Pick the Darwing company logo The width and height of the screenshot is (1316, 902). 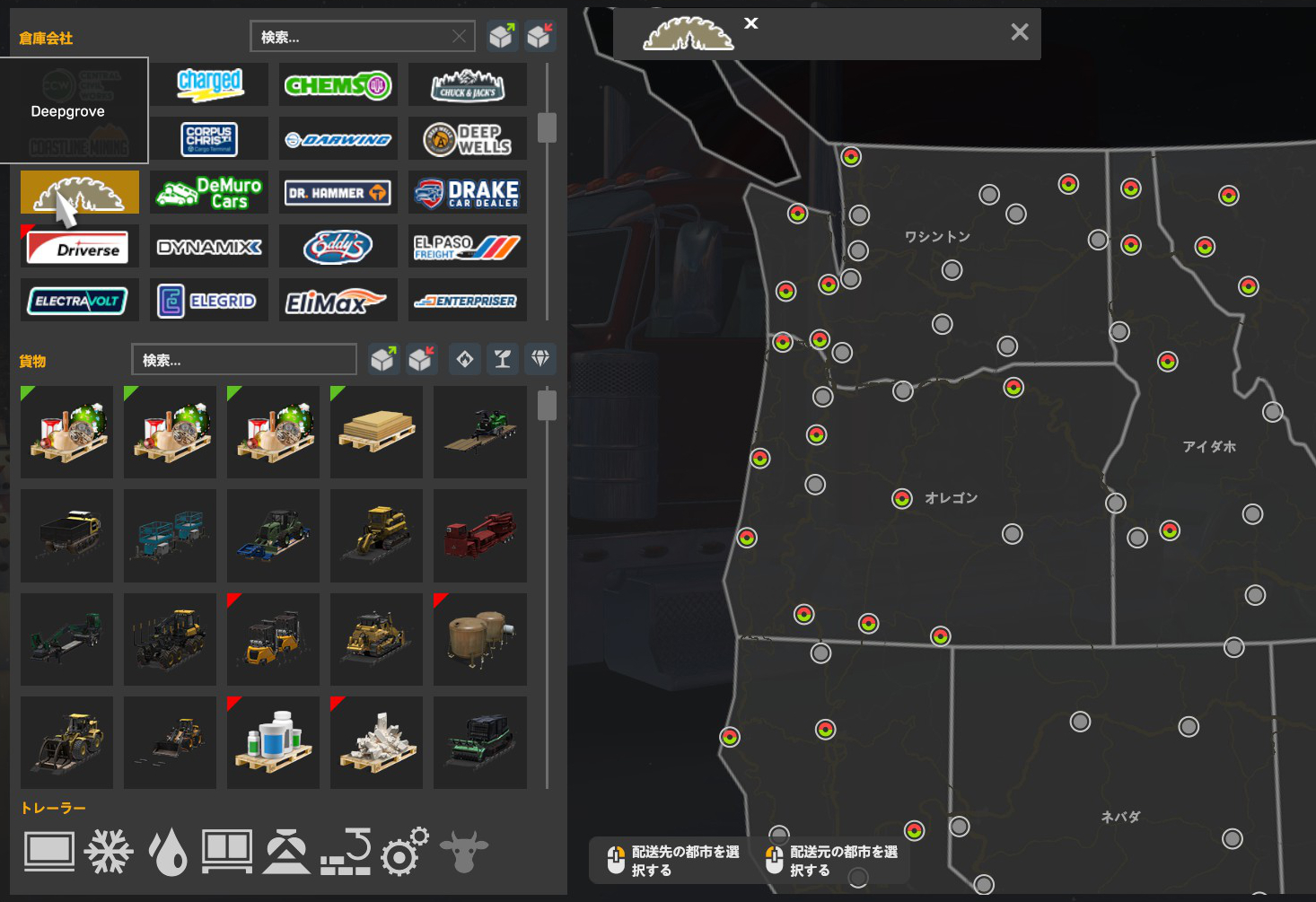(x=338, y=139)
